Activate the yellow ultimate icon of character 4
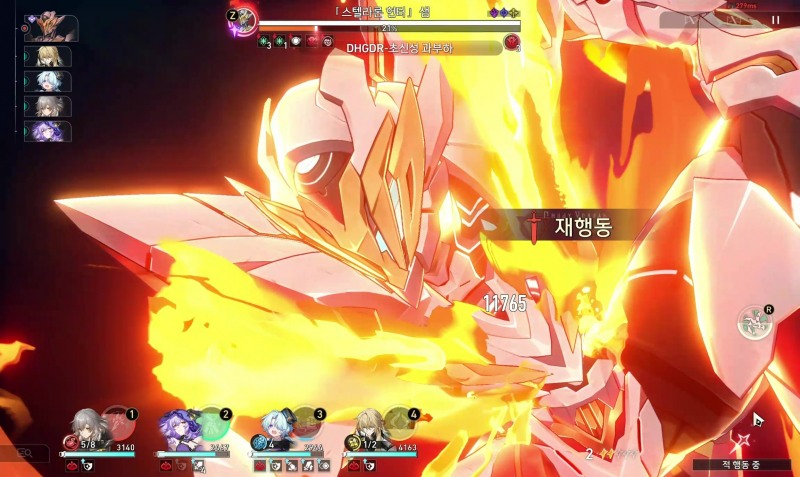 click(x=399, y=422)
